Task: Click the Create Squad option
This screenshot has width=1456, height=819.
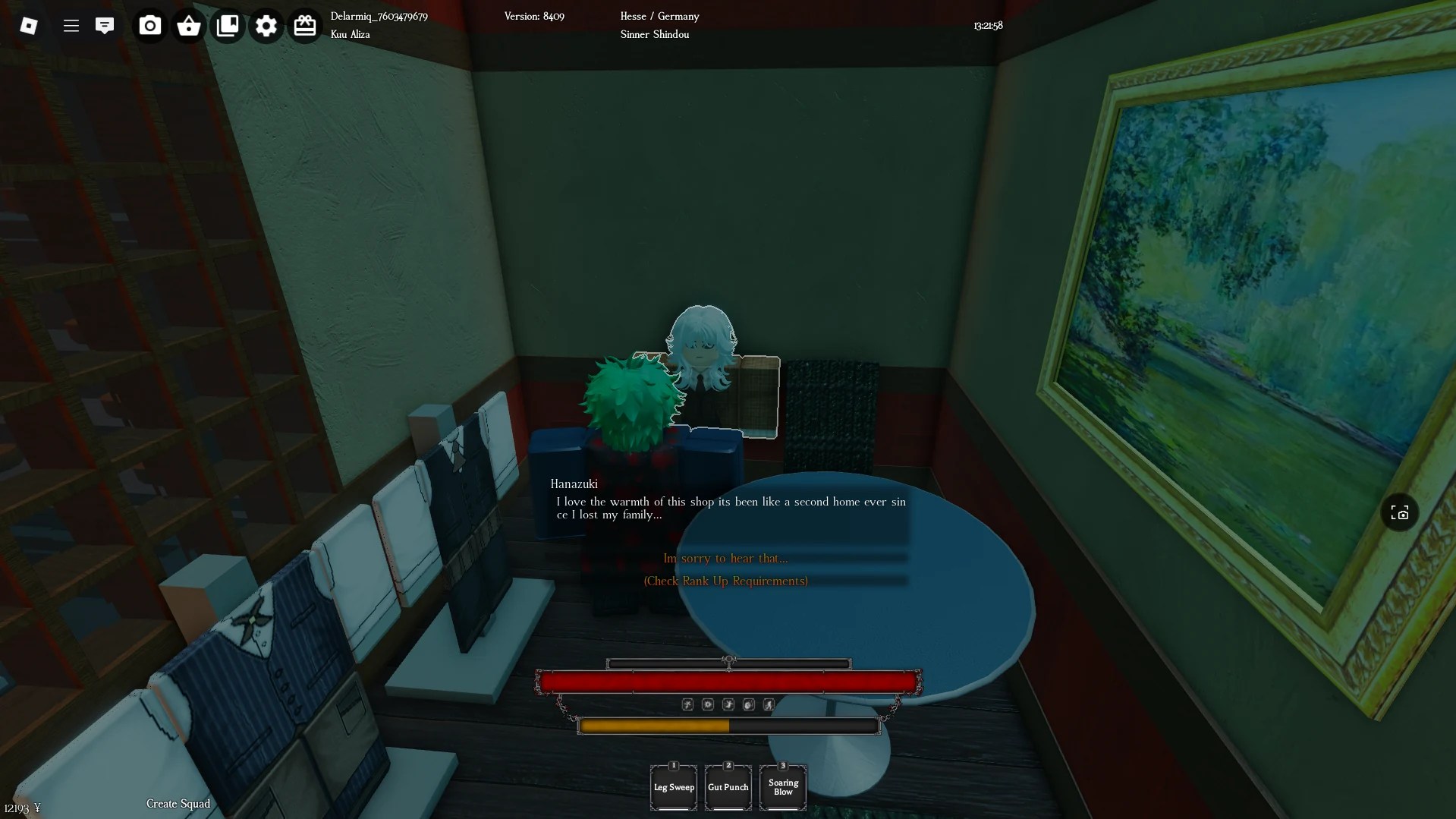Action: click(x=177, y=803)
